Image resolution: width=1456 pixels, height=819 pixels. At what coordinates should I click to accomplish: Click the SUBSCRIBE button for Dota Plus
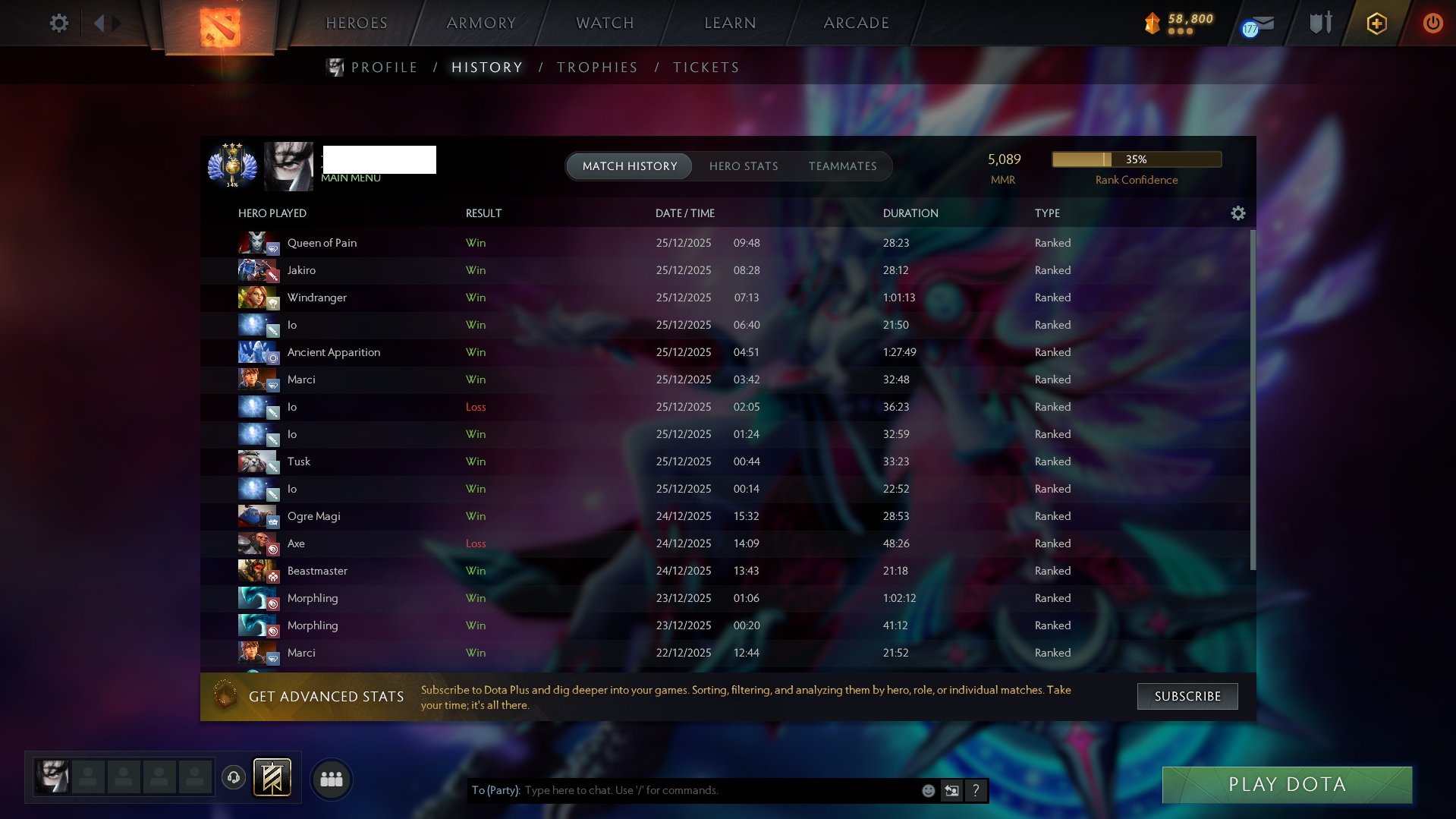click(1187, 696)
